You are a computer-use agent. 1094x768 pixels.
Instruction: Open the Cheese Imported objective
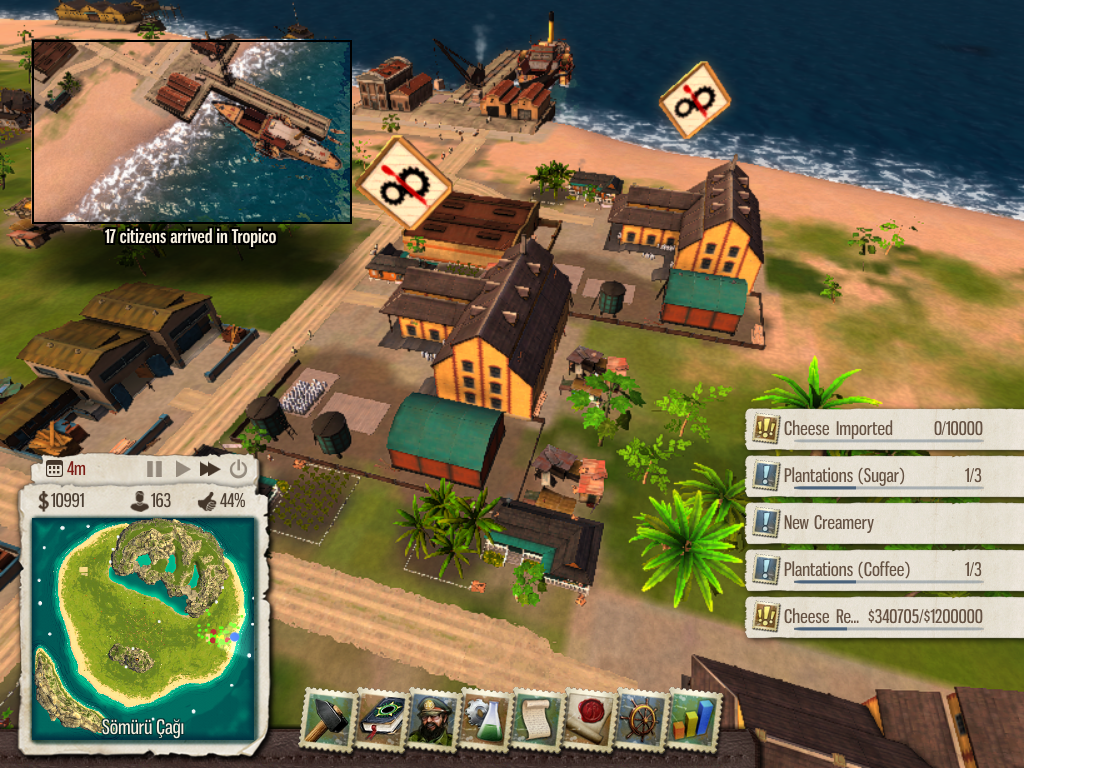[x=884, y=429]
